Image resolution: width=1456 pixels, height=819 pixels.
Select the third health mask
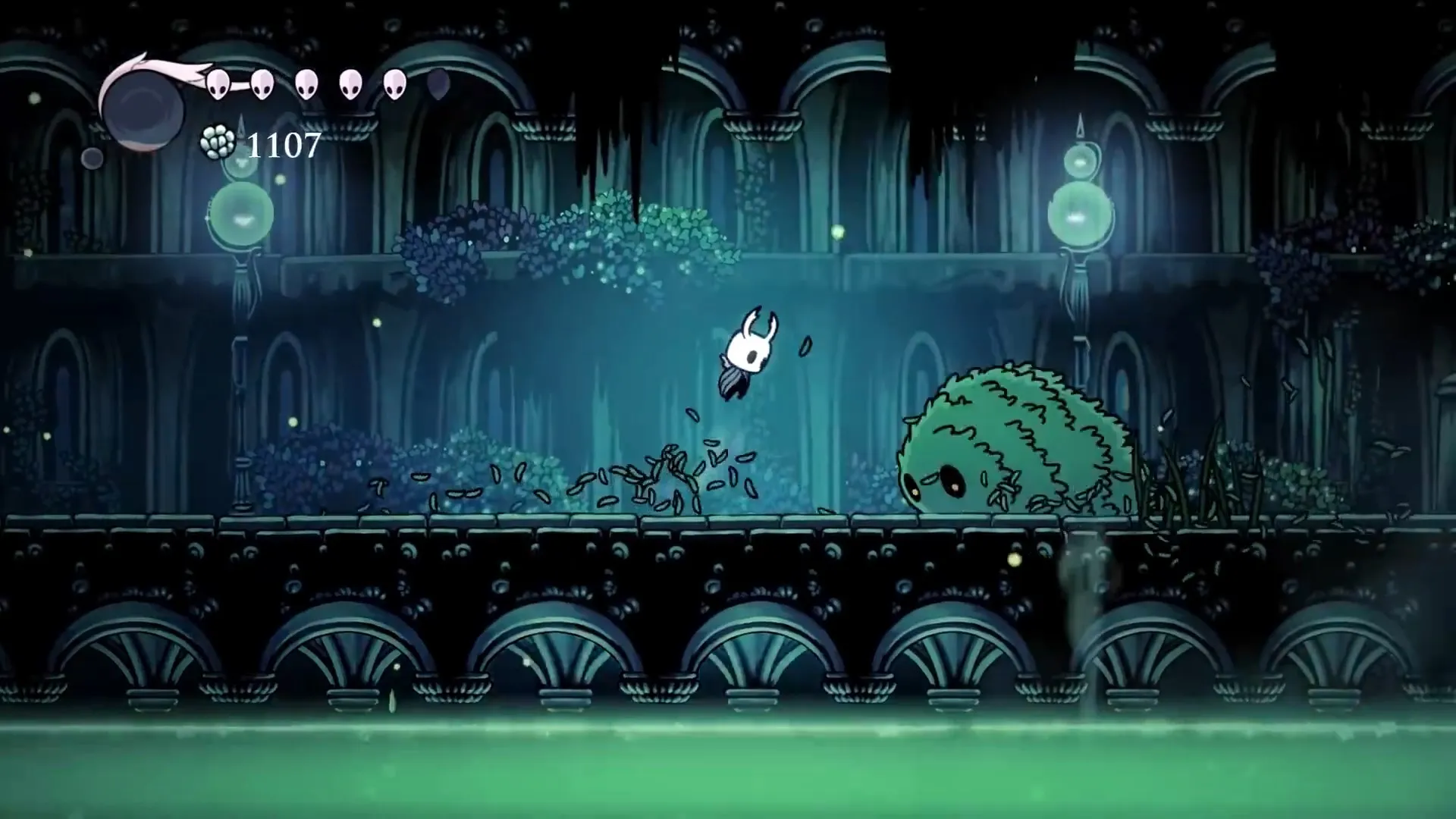point(306,85)
